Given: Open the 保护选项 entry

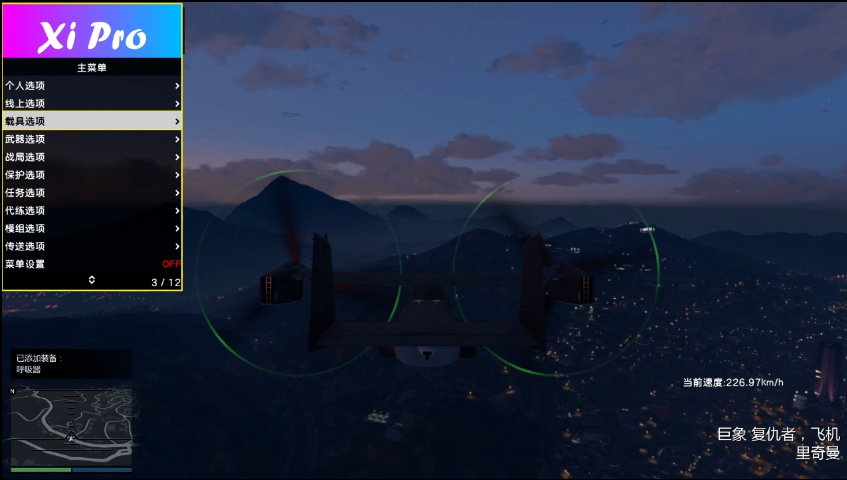Looking at the screenshot, I should [92, 174].
